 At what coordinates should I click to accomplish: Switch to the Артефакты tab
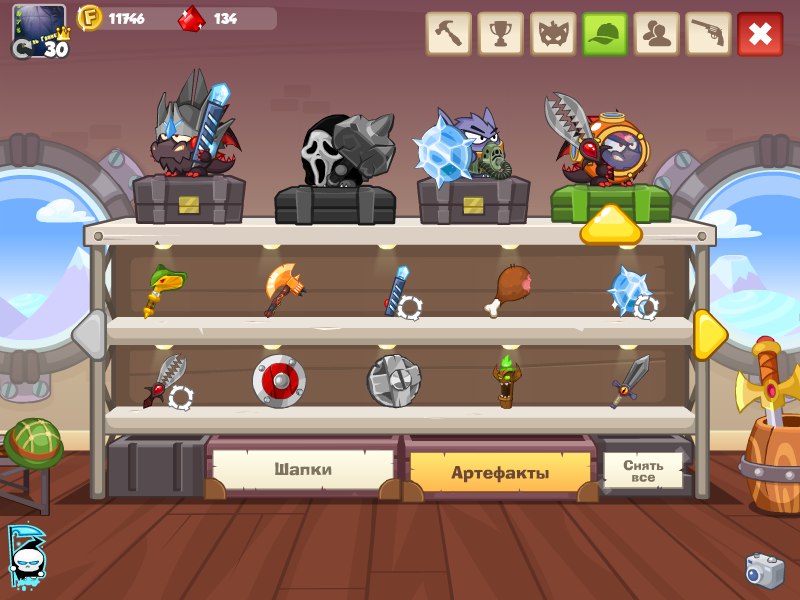[x=499, y=472]
